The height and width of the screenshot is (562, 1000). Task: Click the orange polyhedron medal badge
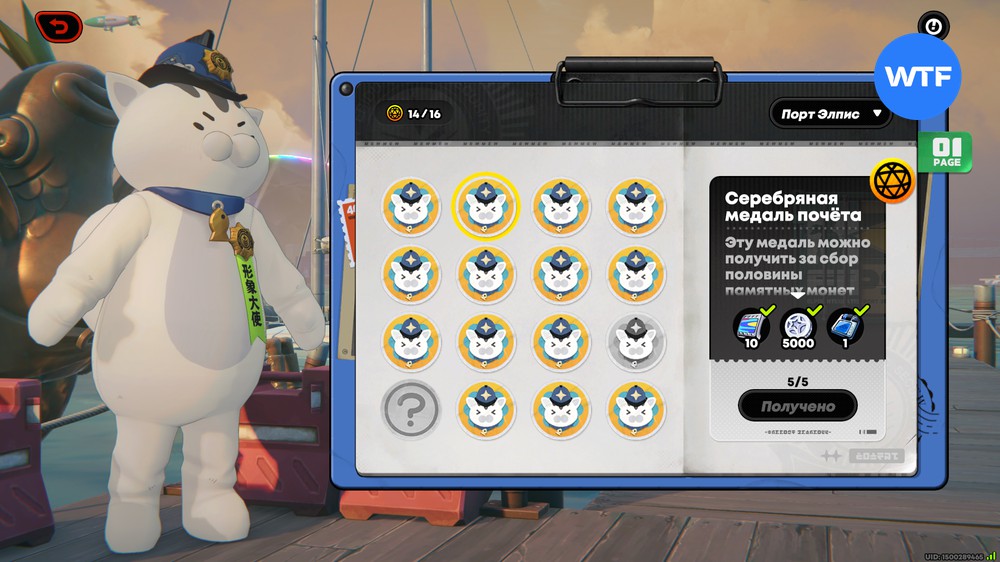pyautogui.click(x=893, y=181)
